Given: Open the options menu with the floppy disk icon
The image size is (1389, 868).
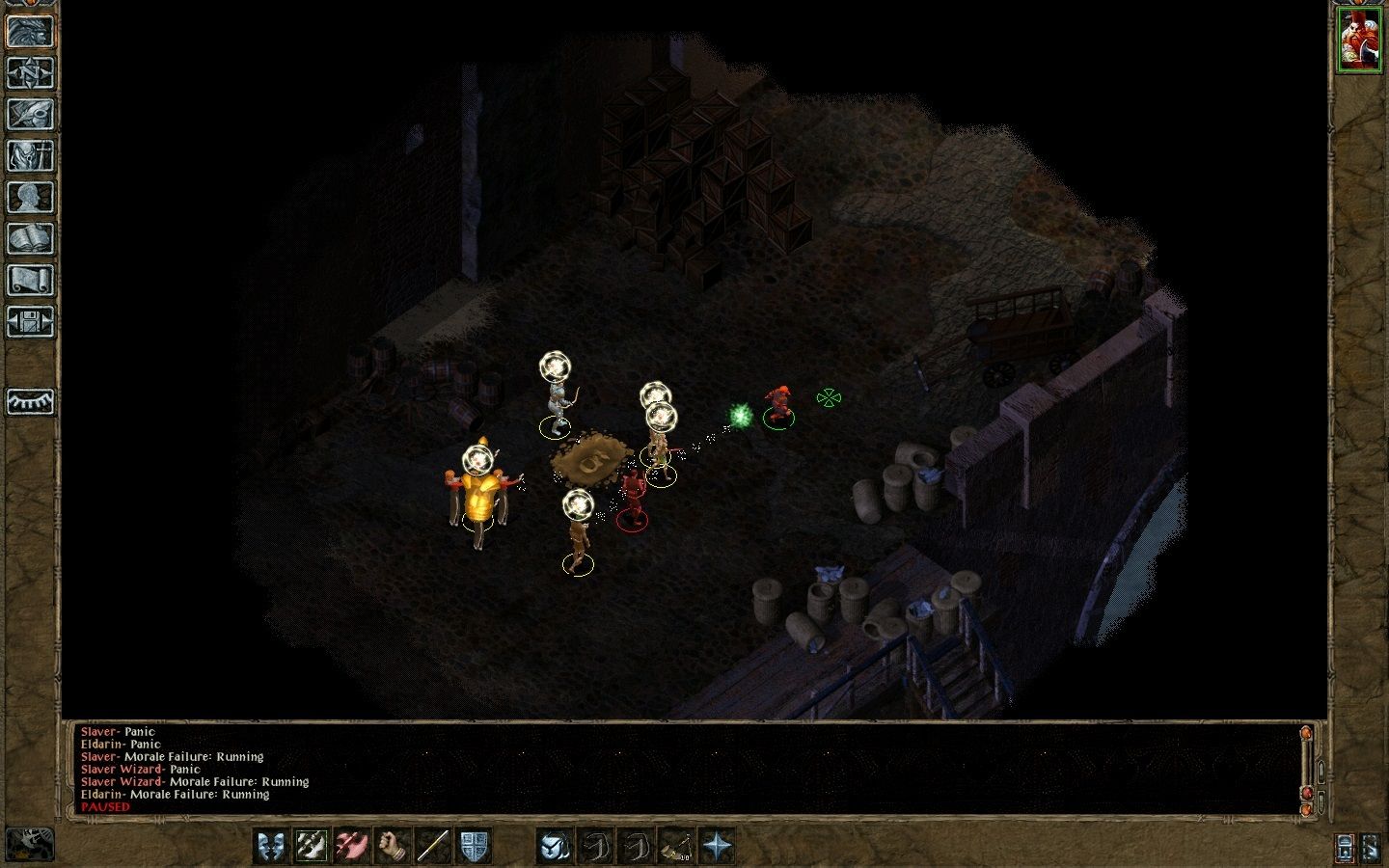Looking at the screenshot, I should coord(30,321).
